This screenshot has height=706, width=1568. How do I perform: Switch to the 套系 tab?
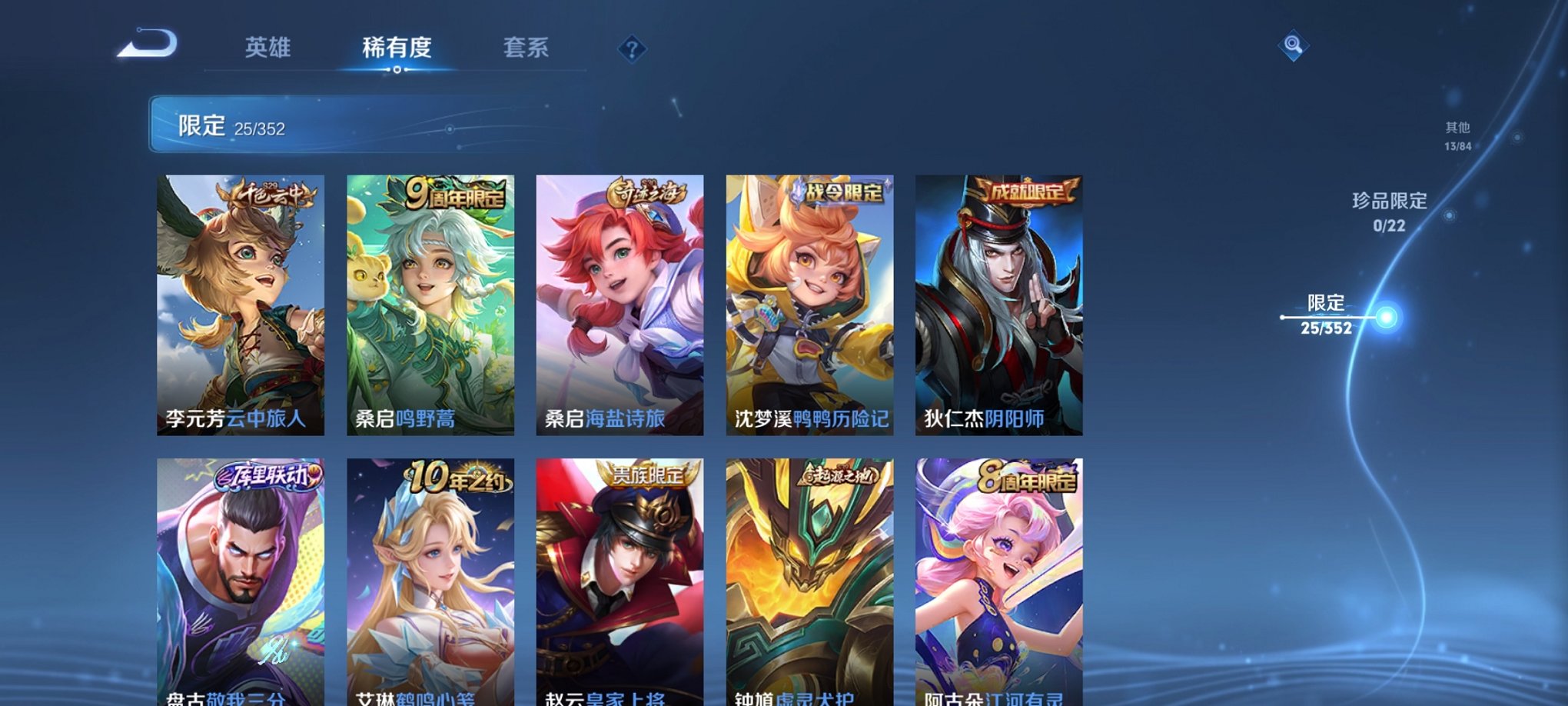(528, 47)
